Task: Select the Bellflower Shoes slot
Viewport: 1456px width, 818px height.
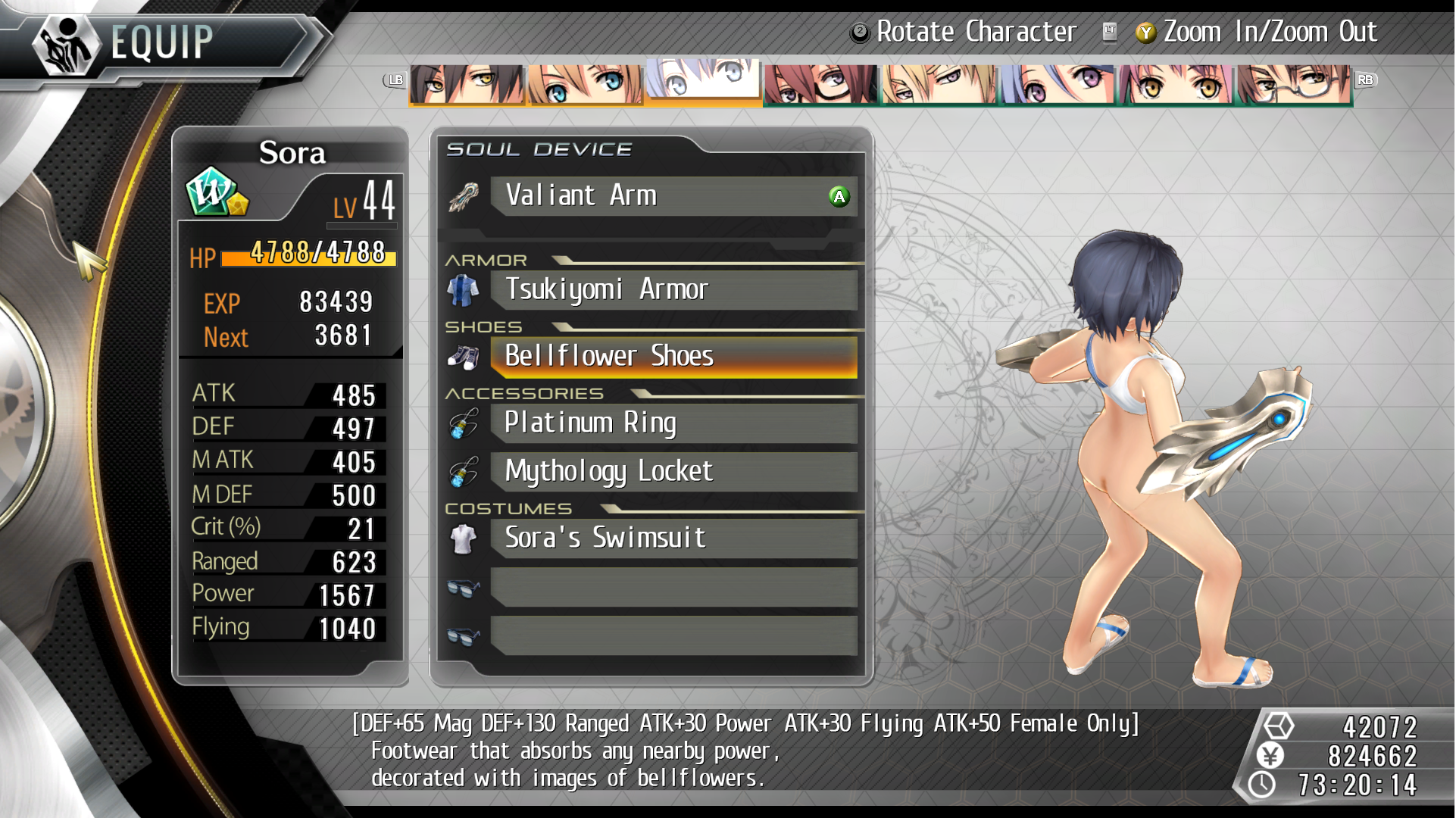Action: pyautogui.click(x=673, y=357)
